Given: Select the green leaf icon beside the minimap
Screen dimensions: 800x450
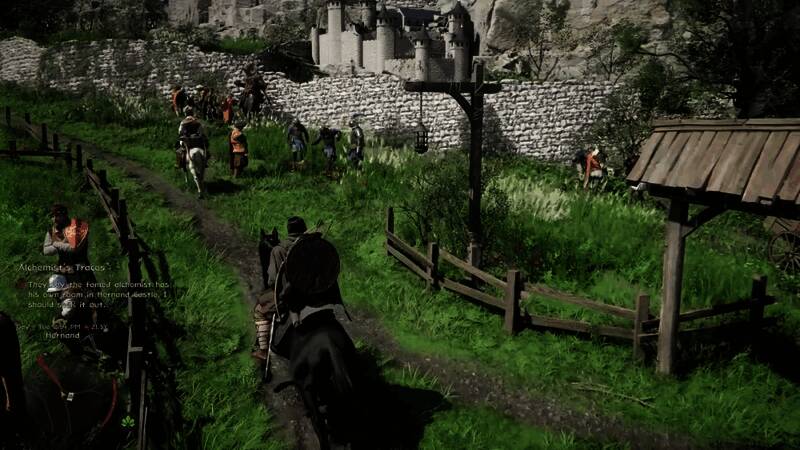Looking at the screenshot, I should (127, 422).
